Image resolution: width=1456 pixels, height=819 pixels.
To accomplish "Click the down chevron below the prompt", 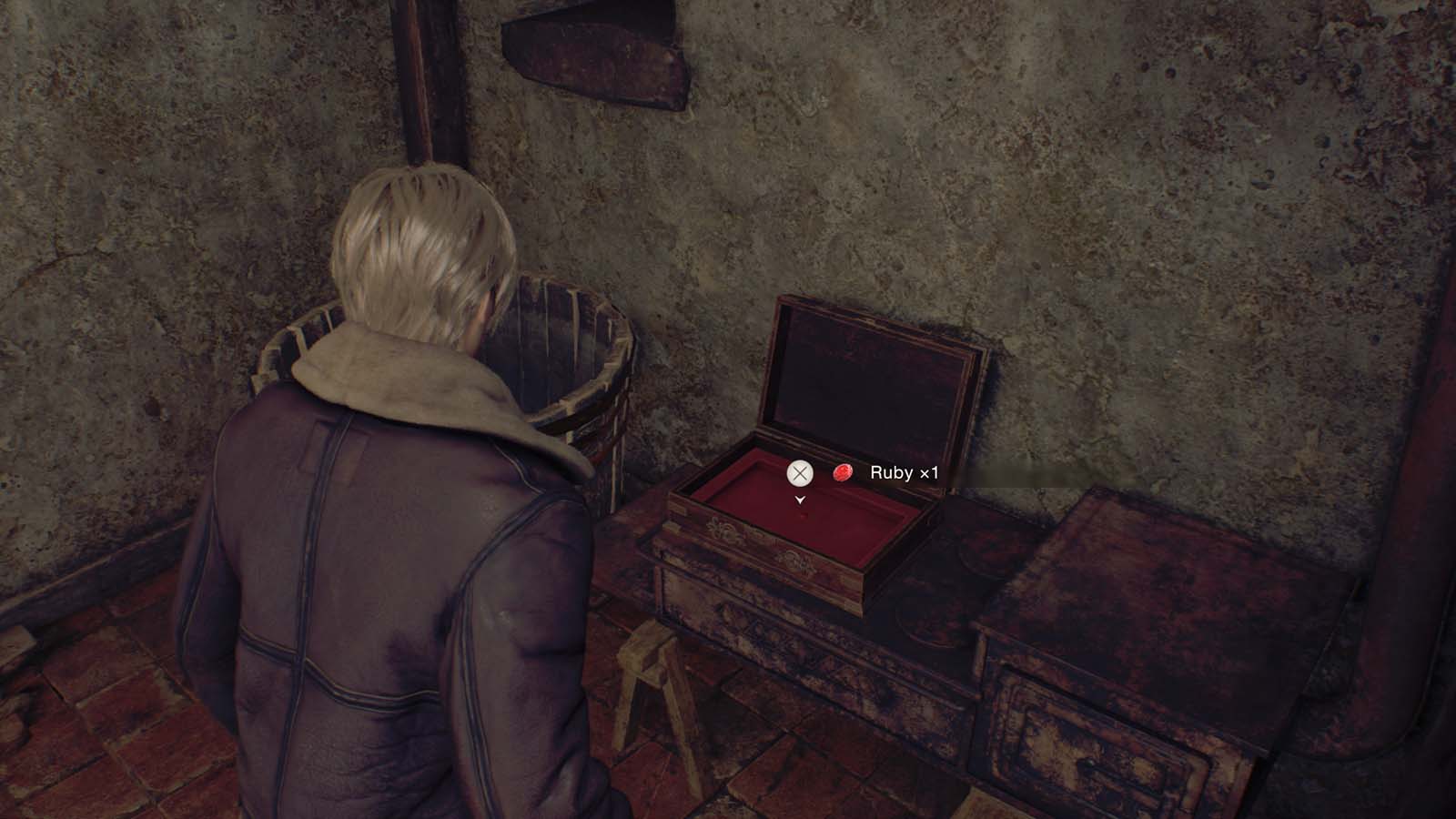I will pos(800,500).
